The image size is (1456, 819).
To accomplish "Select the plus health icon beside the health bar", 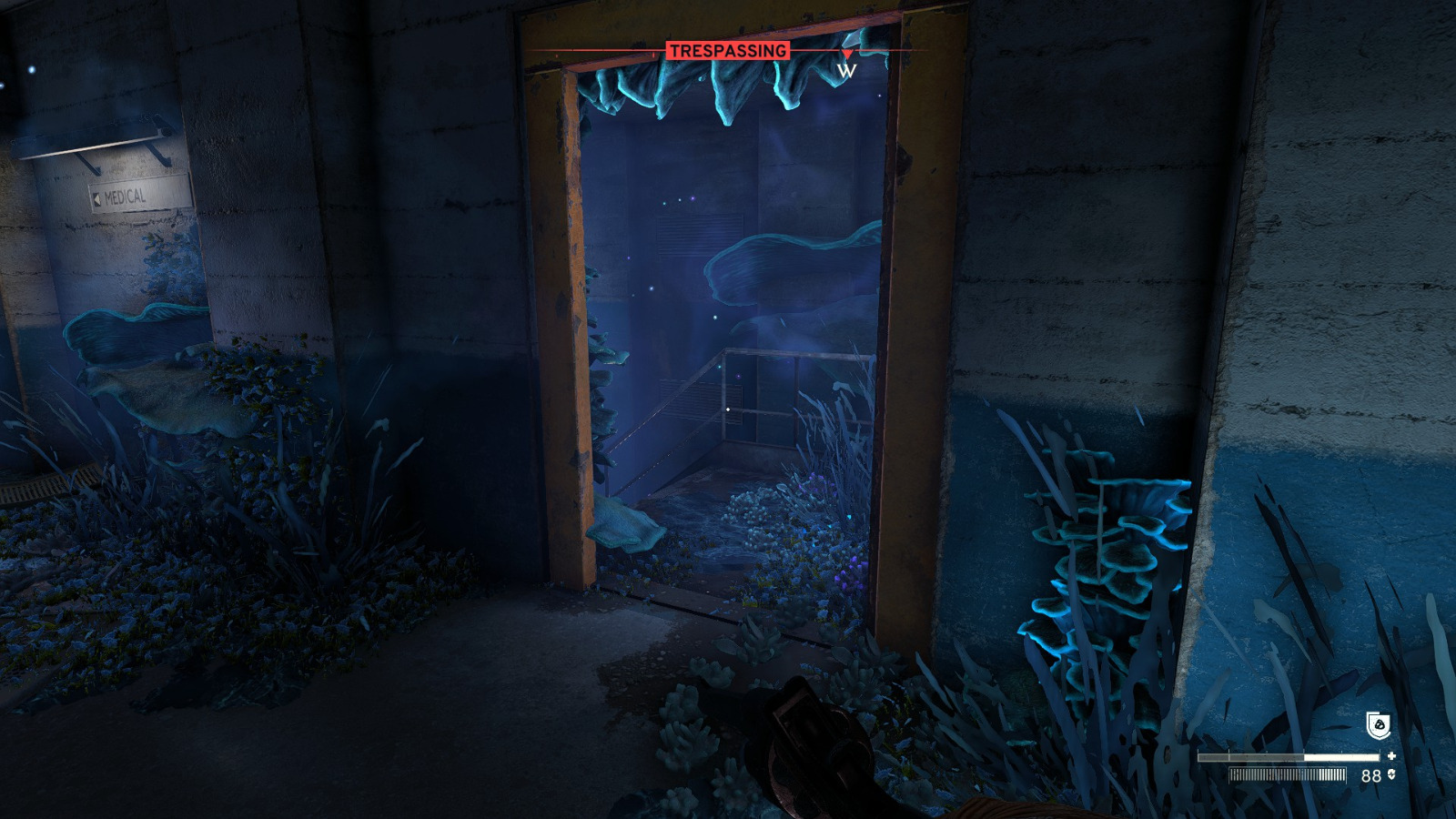I will tap(1392, 755).
